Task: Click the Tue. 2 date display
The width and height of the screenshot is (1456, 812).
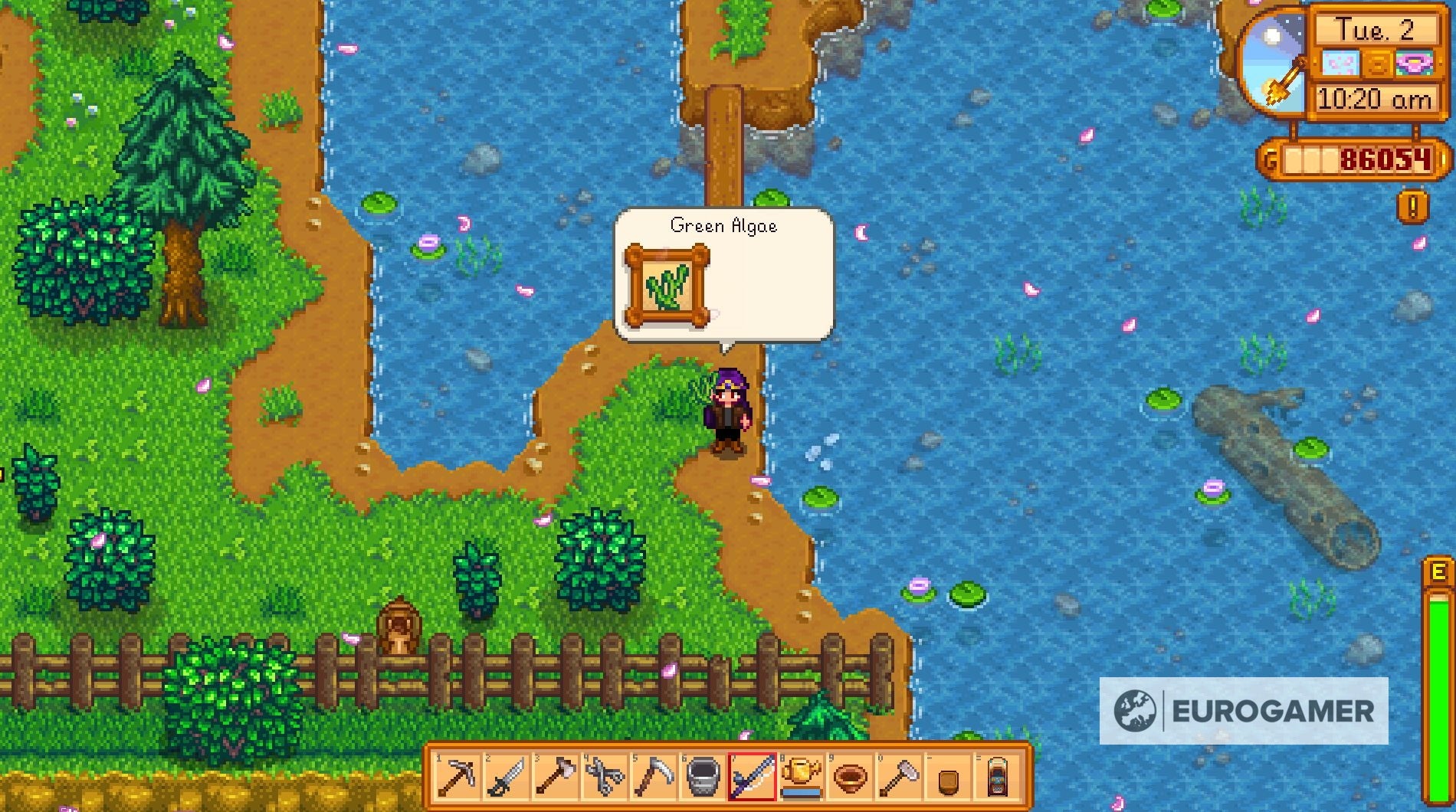Action: [1378, 31]
